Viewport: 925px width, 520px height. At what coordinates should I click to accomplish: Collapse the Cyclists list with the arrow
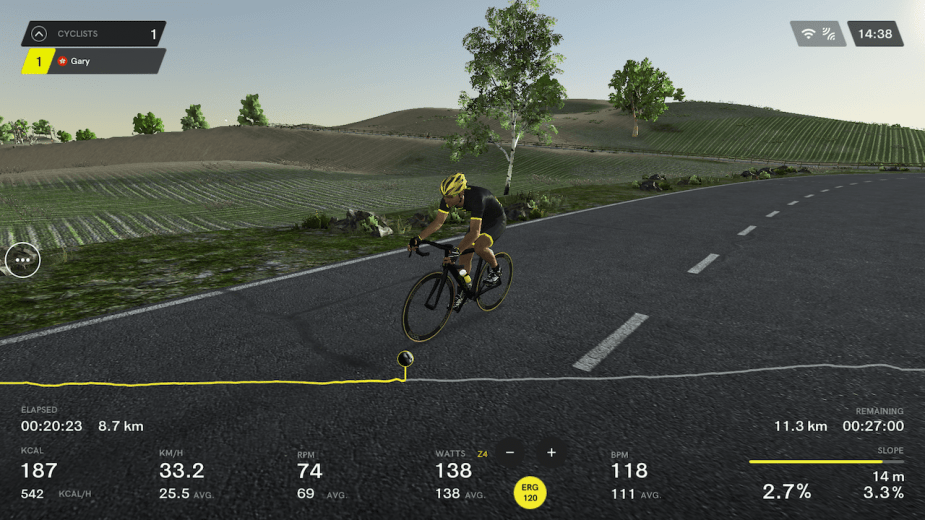point(39,34)
